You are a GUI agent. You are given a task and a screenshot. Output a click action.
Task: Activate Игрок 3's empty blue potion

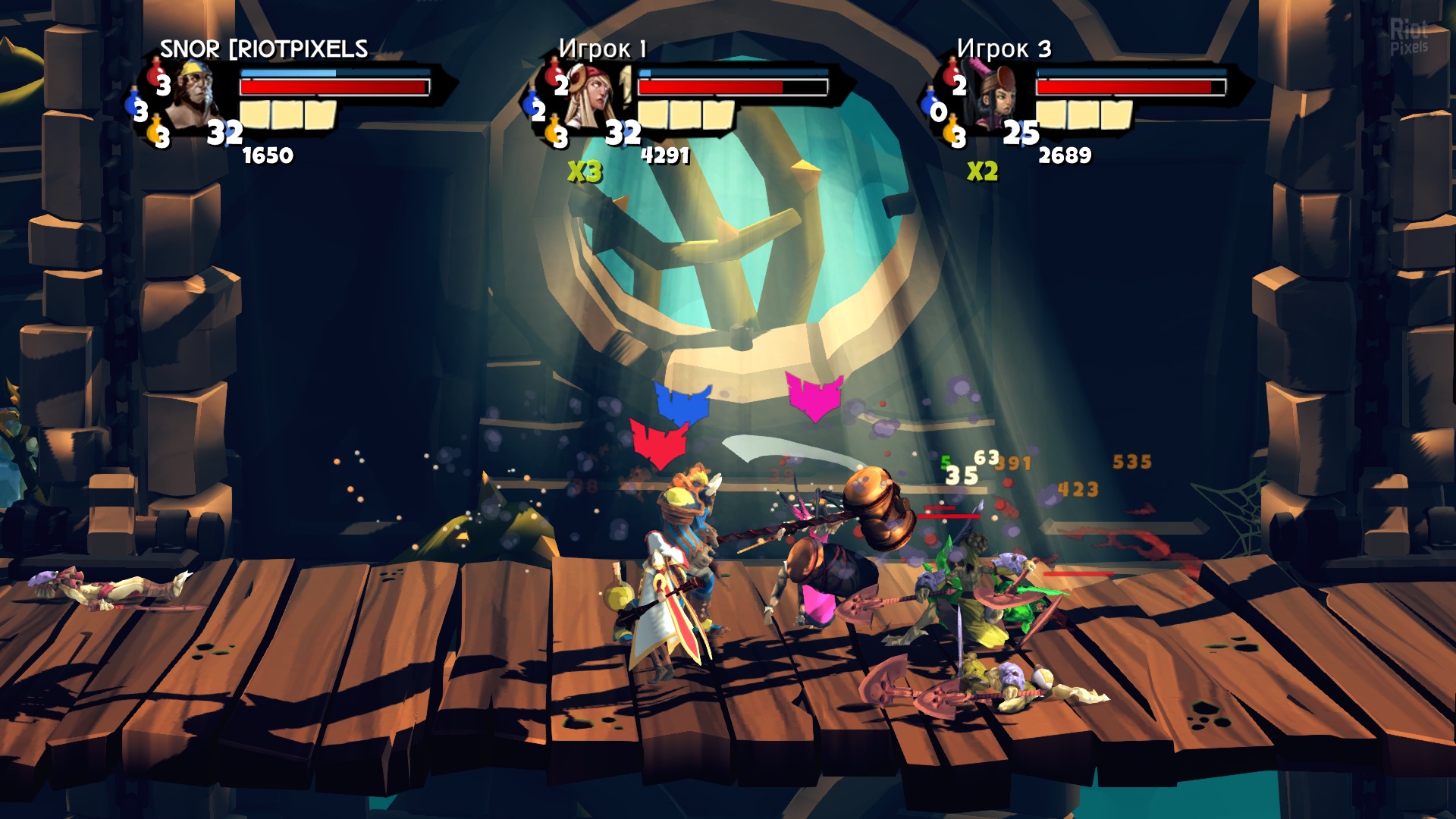[x=935, y=108]
